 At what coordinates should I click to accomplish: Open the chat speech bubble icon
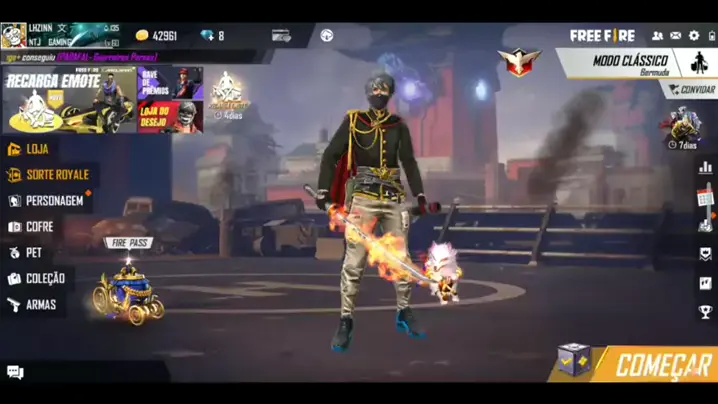[x=15, y=372]
